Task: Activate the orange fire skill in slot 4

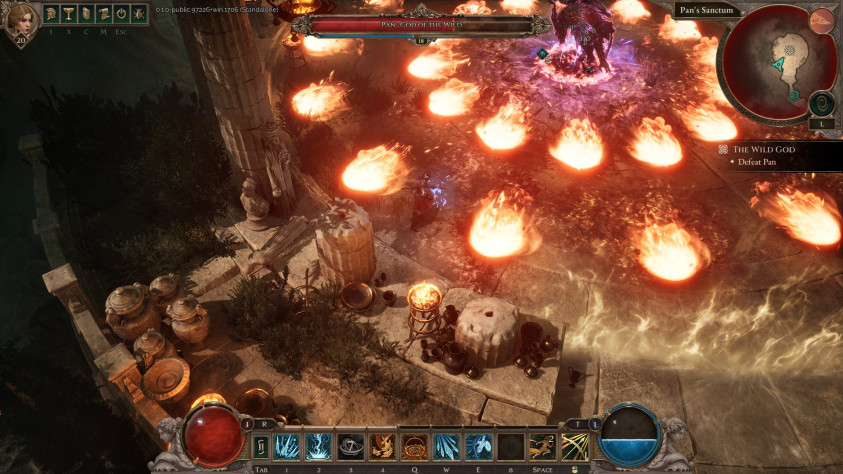Action: tap(382, 446)
